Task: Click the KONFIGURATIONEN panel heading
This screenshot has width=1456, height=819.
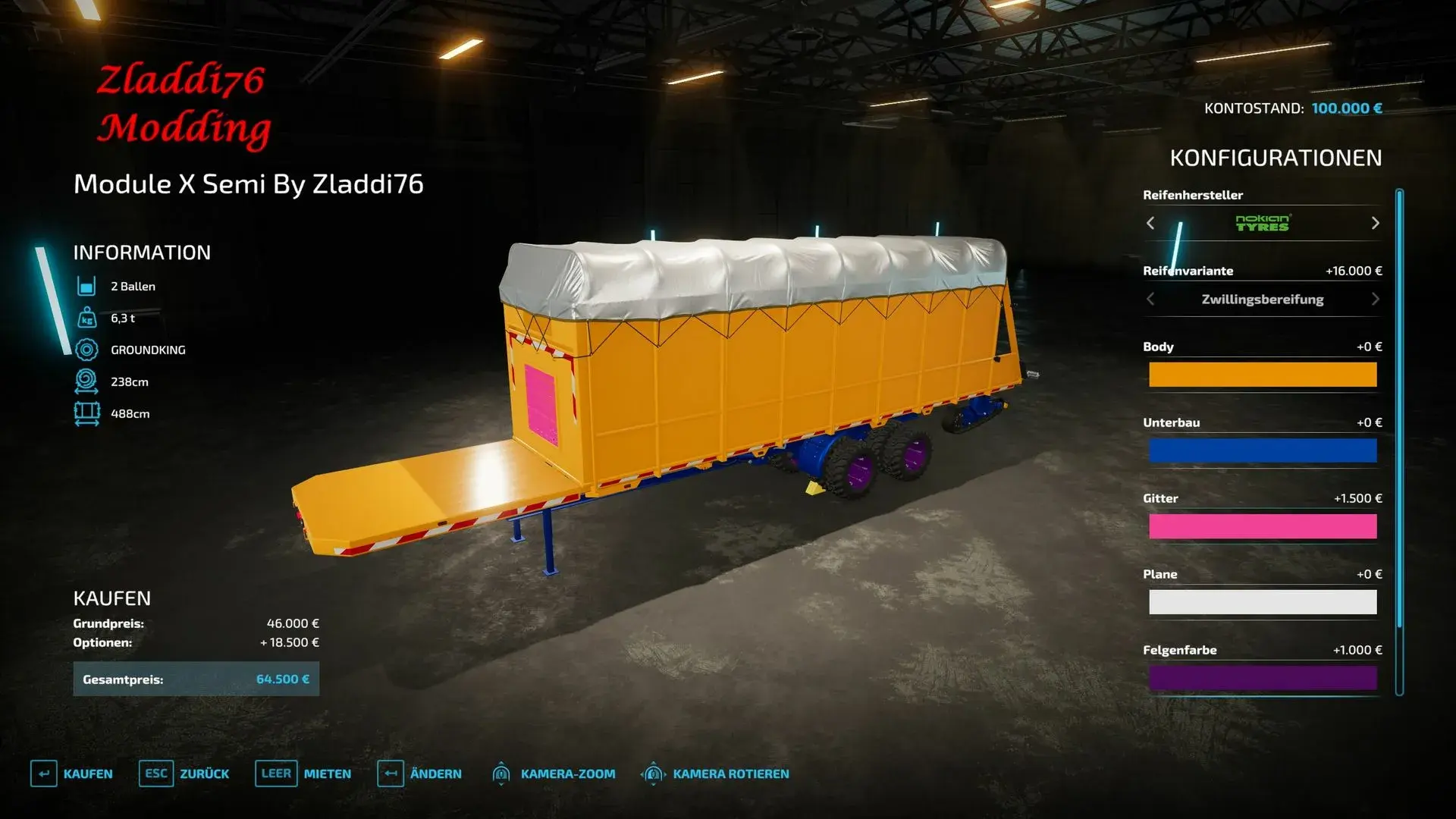Action: tap(1276, 158)
